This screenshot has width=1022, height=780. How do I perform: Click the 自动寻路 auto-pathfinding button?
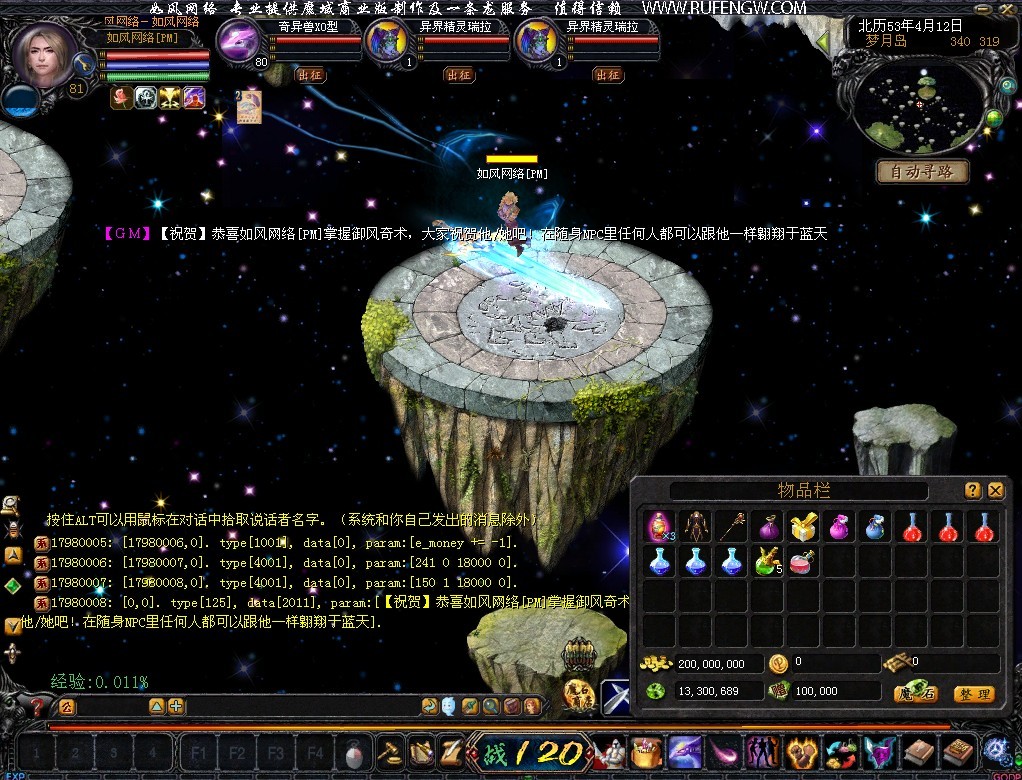point(922,172)
